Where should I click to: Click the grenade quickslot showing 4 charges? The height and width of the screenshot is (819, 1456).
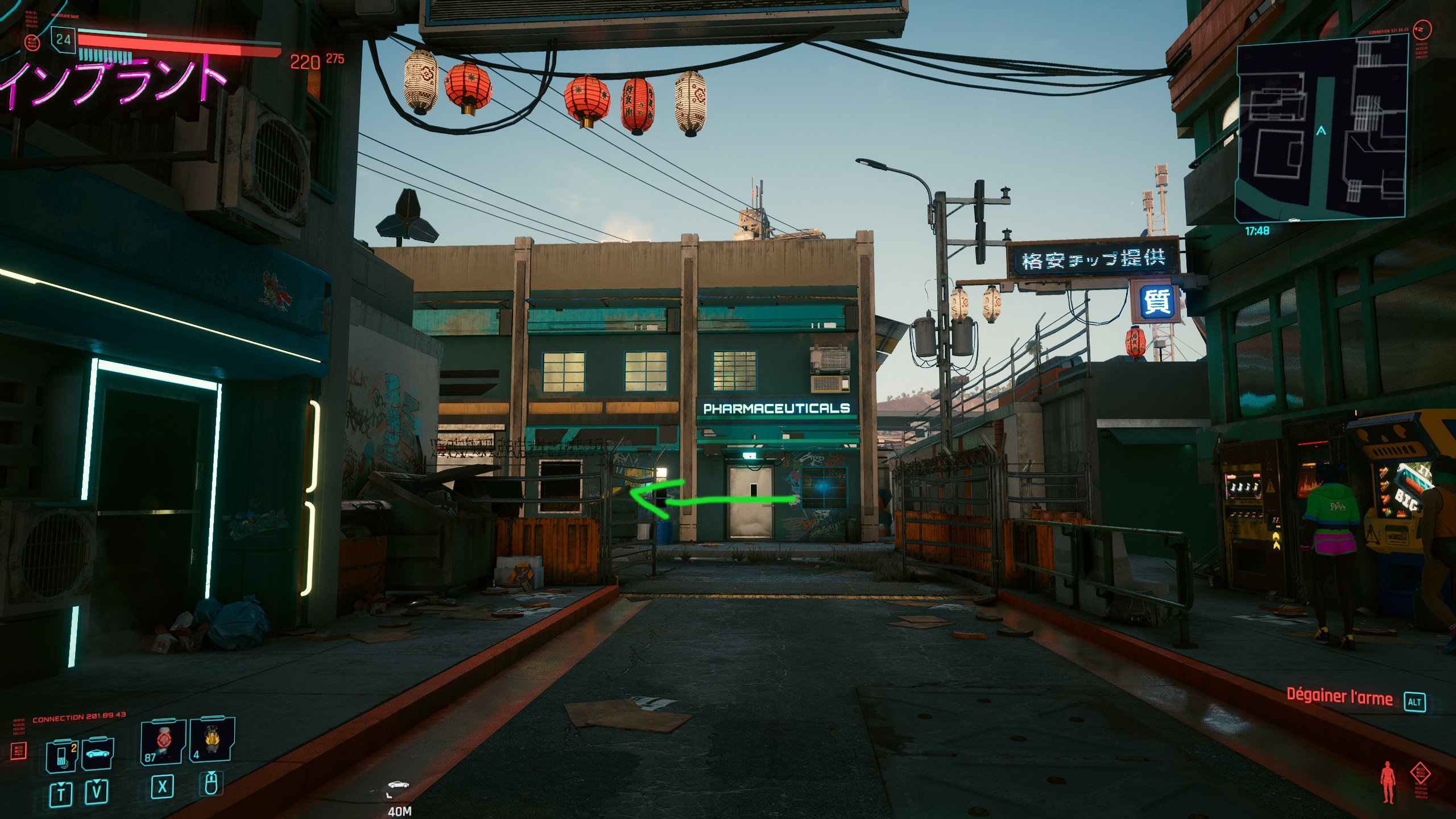(x=213, y=739)
